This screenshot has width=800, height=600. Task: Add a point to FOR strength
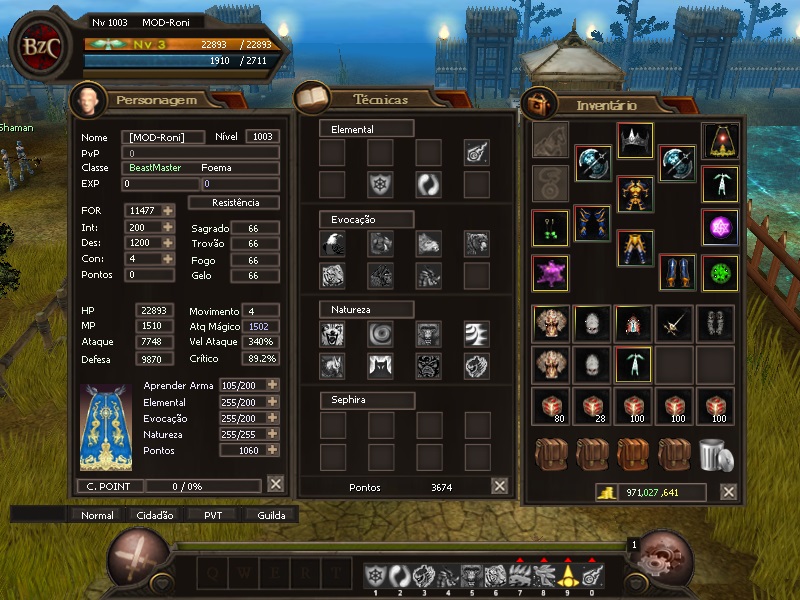click(x=168, y=210)
